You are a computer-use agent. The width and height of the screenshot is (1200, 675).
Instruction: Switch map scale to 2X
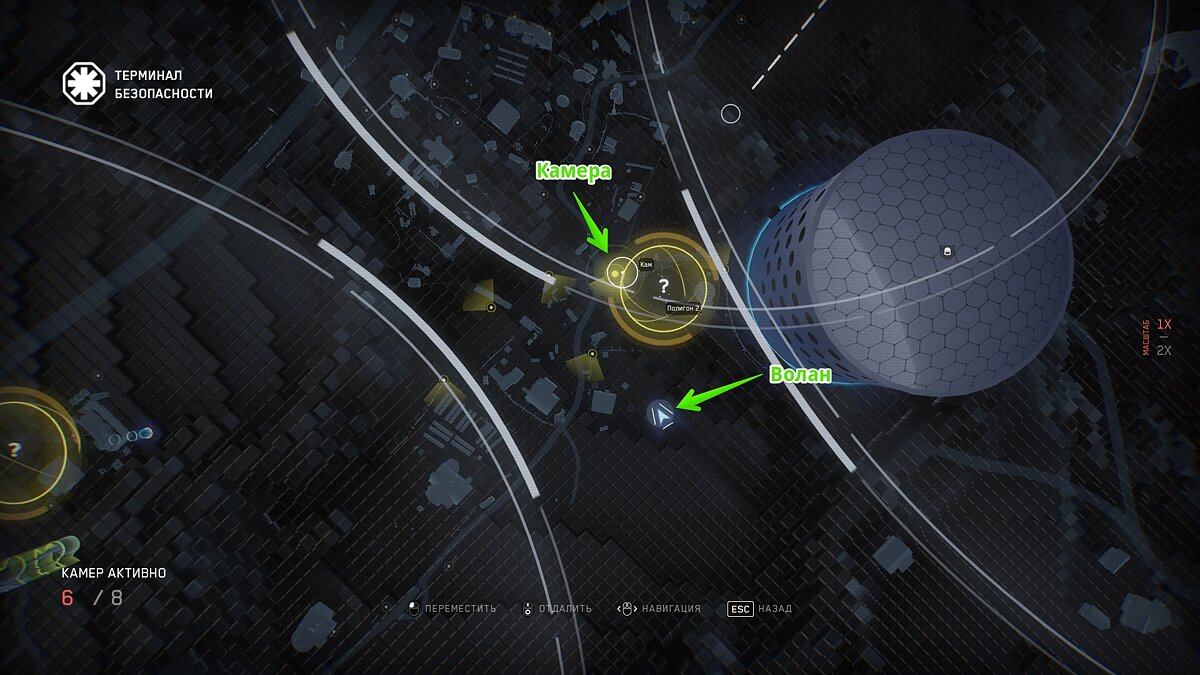click(x=1163, y=350)
